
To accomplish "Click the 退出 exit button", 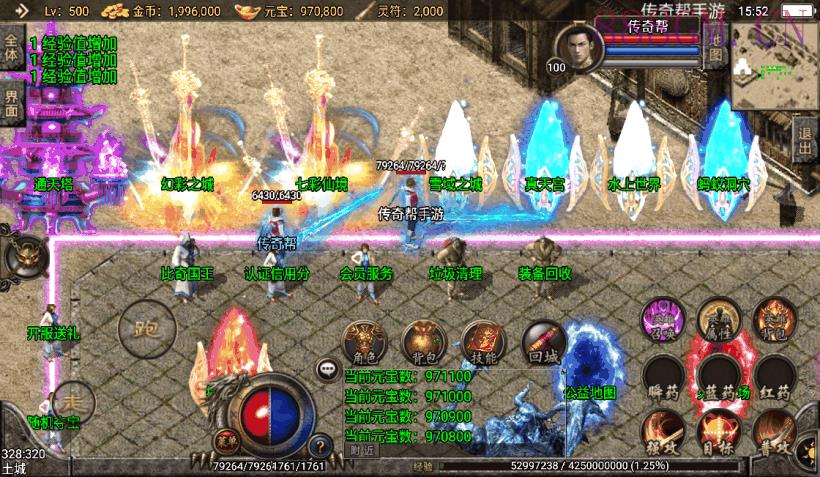I will 805,141.
